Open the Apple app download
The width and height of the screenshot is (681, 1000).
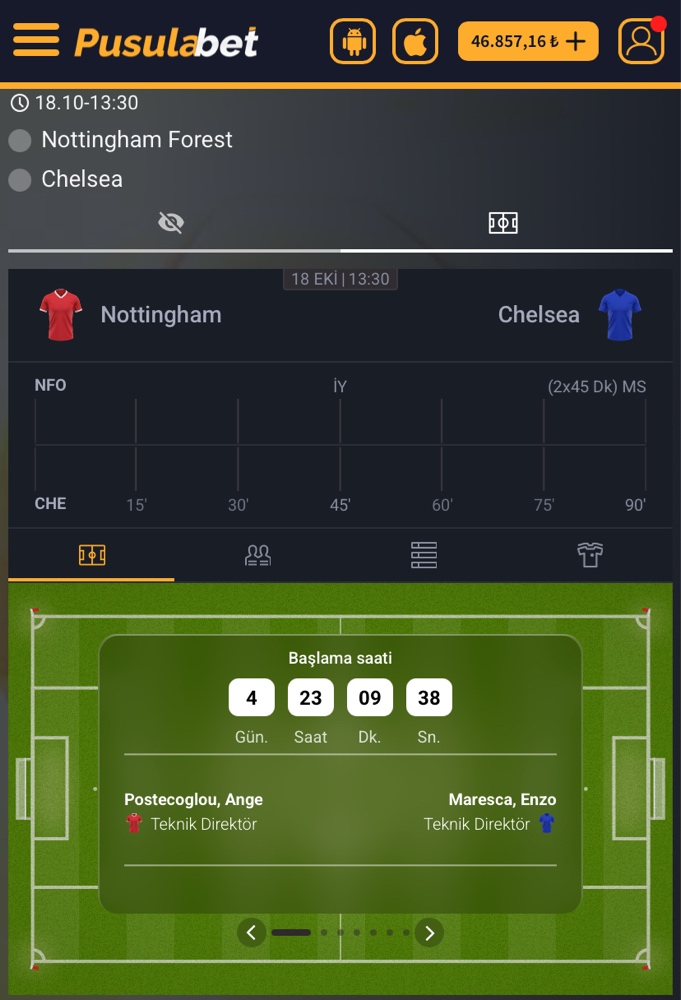[x=415, y=42]
